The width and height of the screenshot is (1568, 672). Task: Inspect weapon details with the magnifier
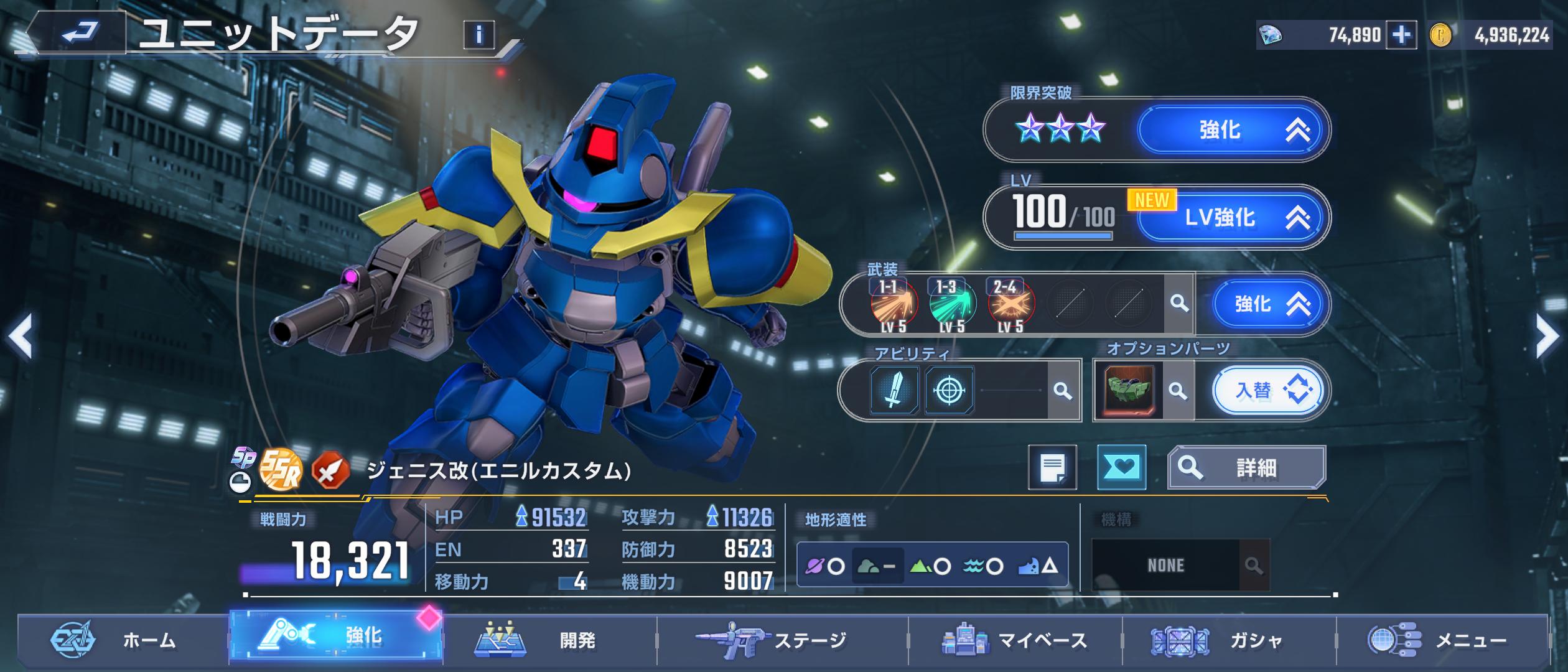point(1178,304)
